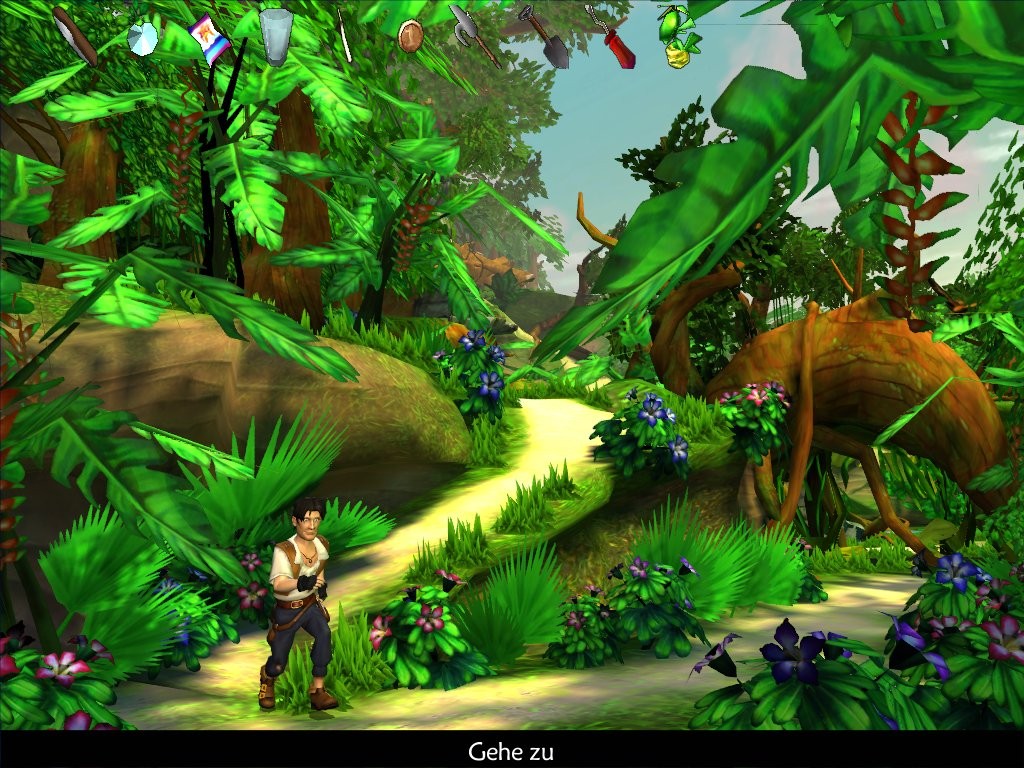Select the wooden stick inventory item
The height and width of the screenshot is (768, 1024).
[74, 35]
